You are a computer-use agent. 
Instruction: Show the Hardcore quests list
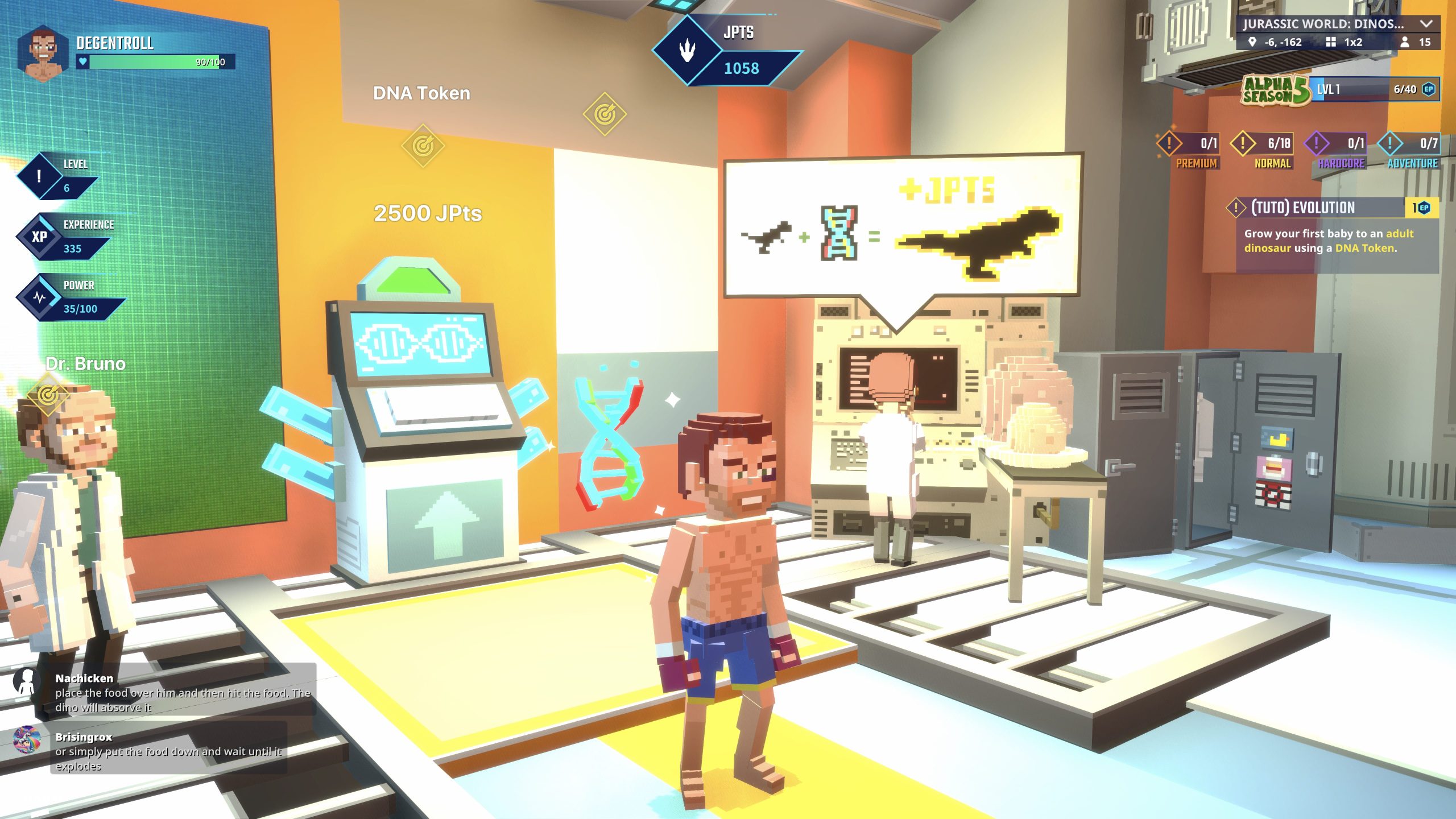tap(1336, 151)
